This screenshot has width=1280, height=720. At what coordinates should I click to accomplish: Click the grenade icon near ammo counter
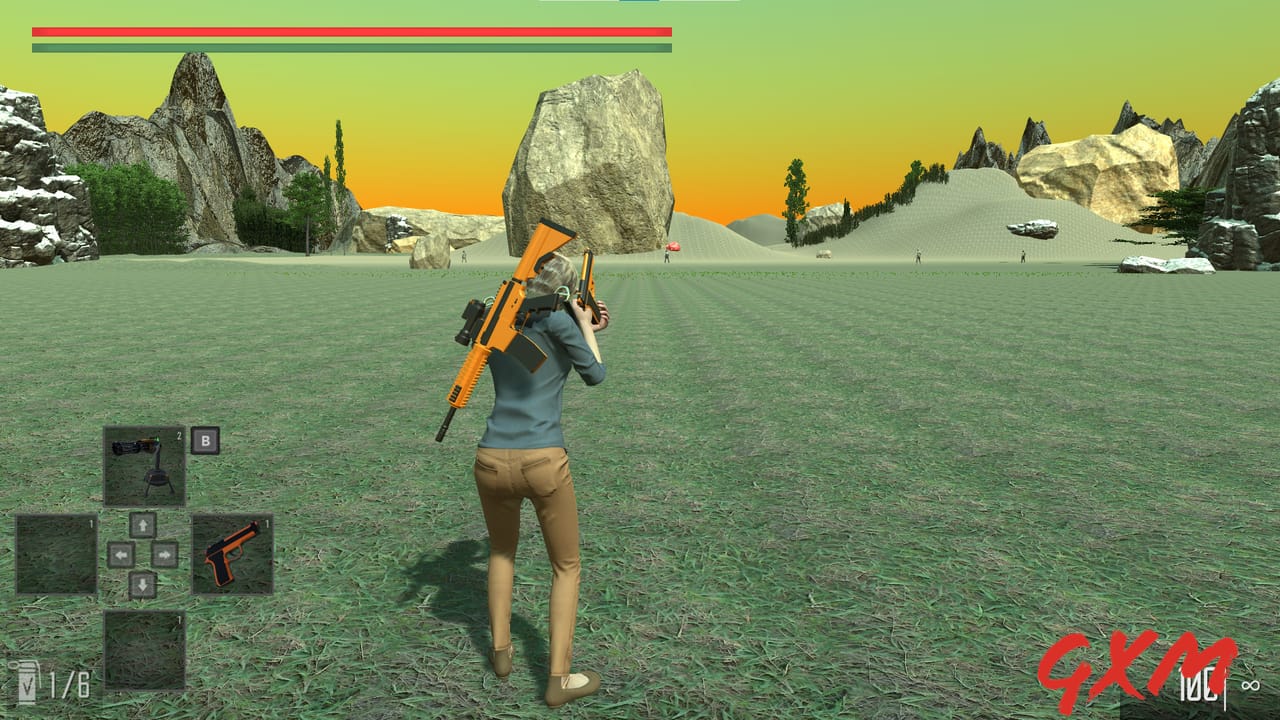(27, 681)
